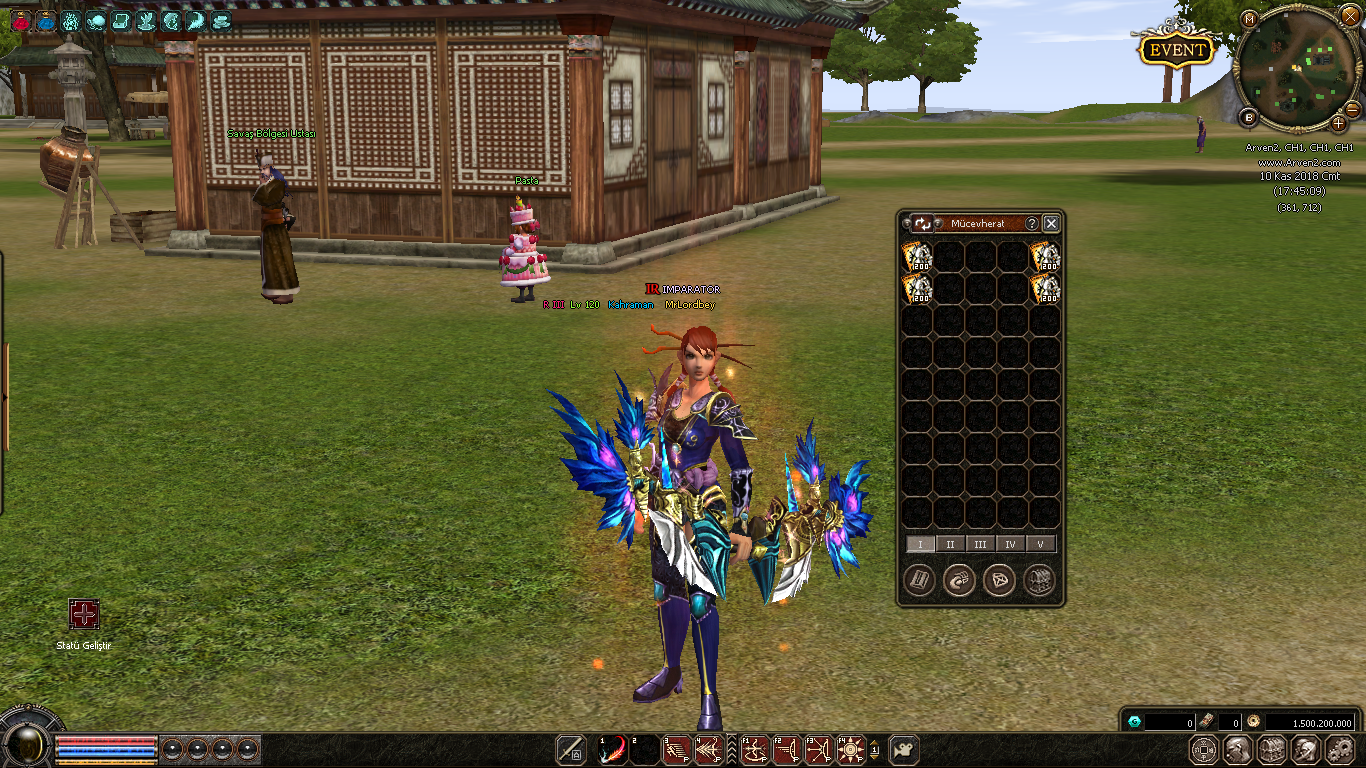Viewport: 1366px width, 768px height.
Task: Open settings with the gear icon
Action: pyautogui.click(x=1339, y=750)
